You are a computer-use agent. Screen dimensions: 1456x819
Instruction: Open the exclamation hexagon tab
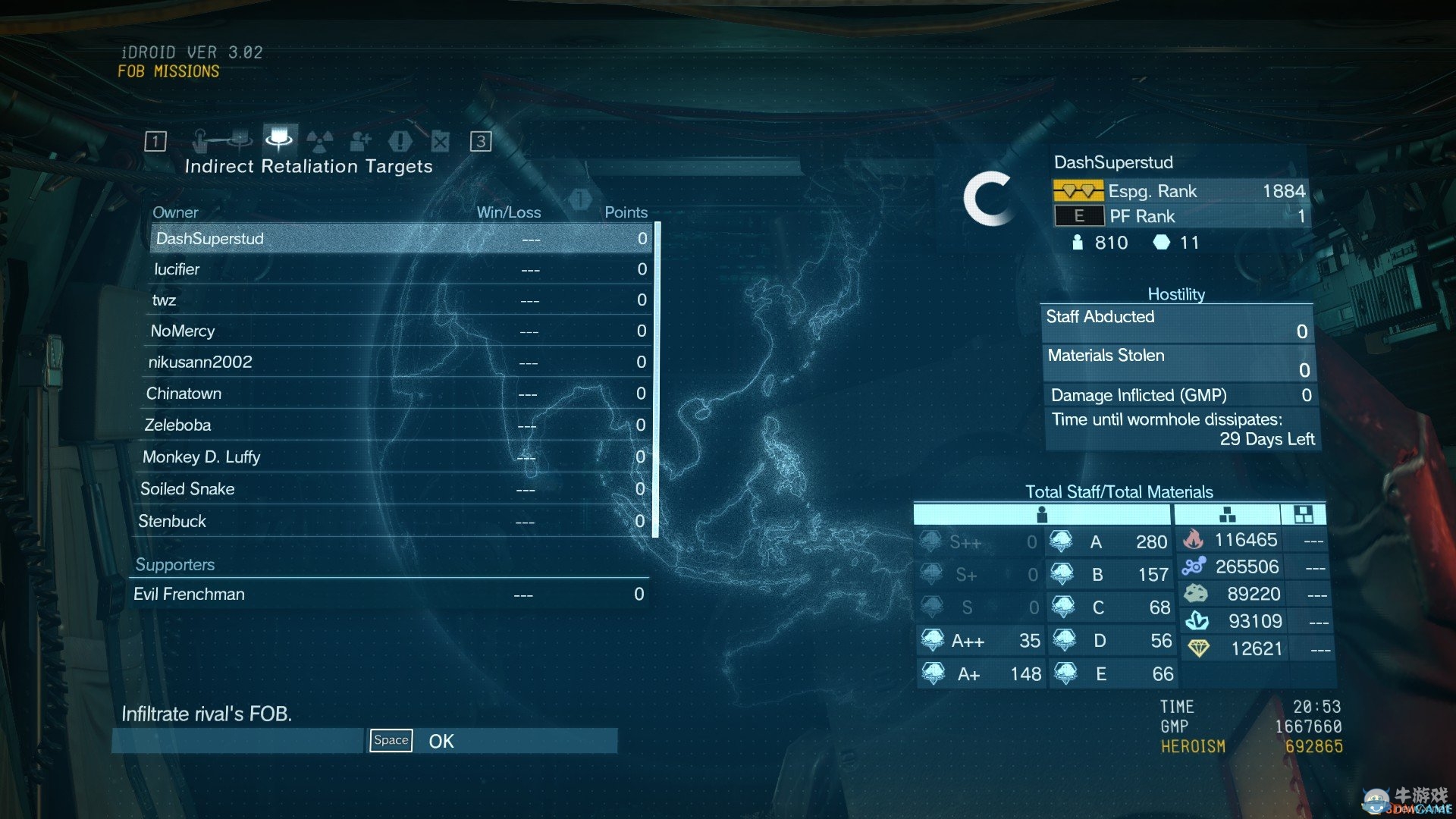coord(400,141)
